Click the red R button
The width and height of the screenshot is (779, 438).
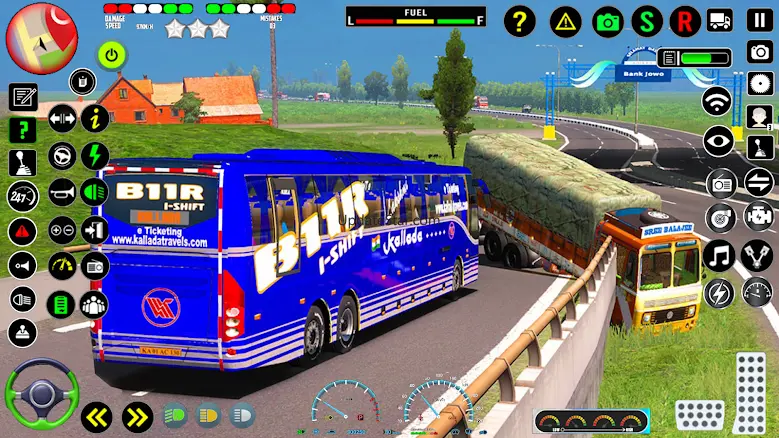coord(685,20)
